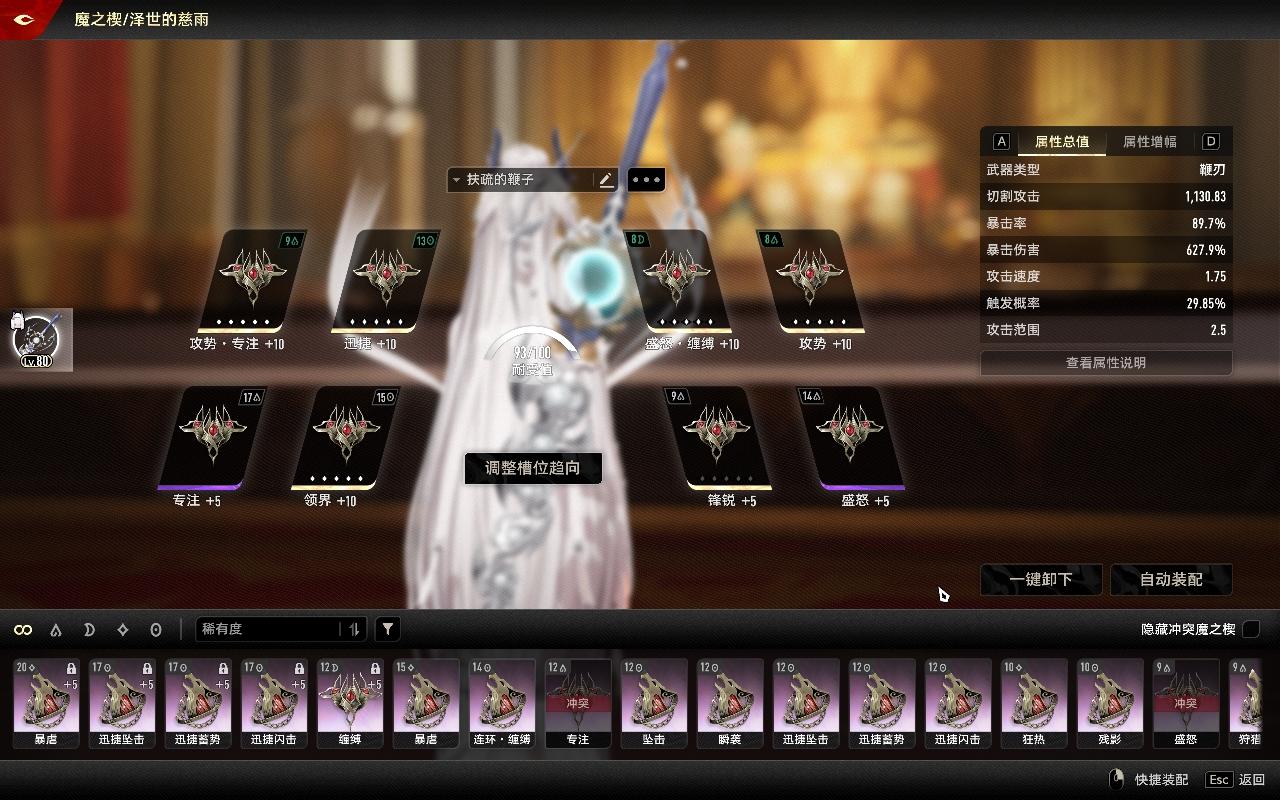1280x800 pixels.
Task: Open the 属性总值 tab
Action: (1062, 142)
